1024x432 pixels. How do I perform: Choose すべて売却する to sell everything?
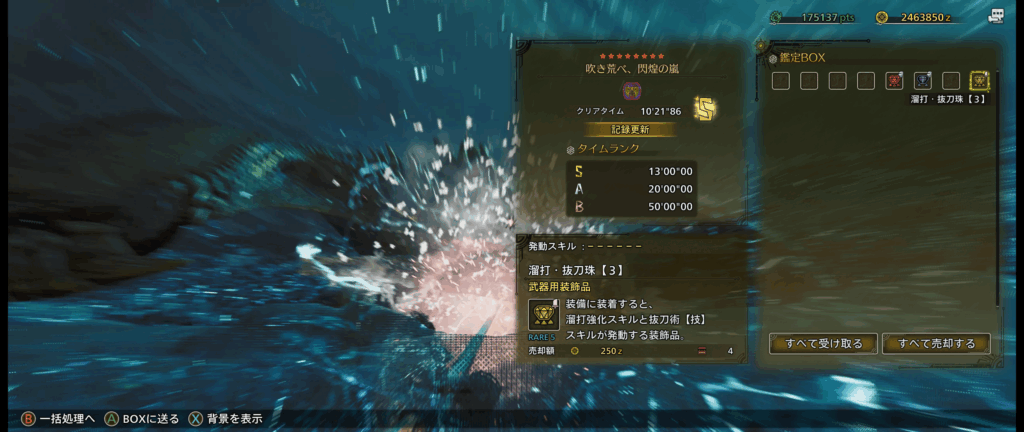pyautogui.click(x=936, y=344)
